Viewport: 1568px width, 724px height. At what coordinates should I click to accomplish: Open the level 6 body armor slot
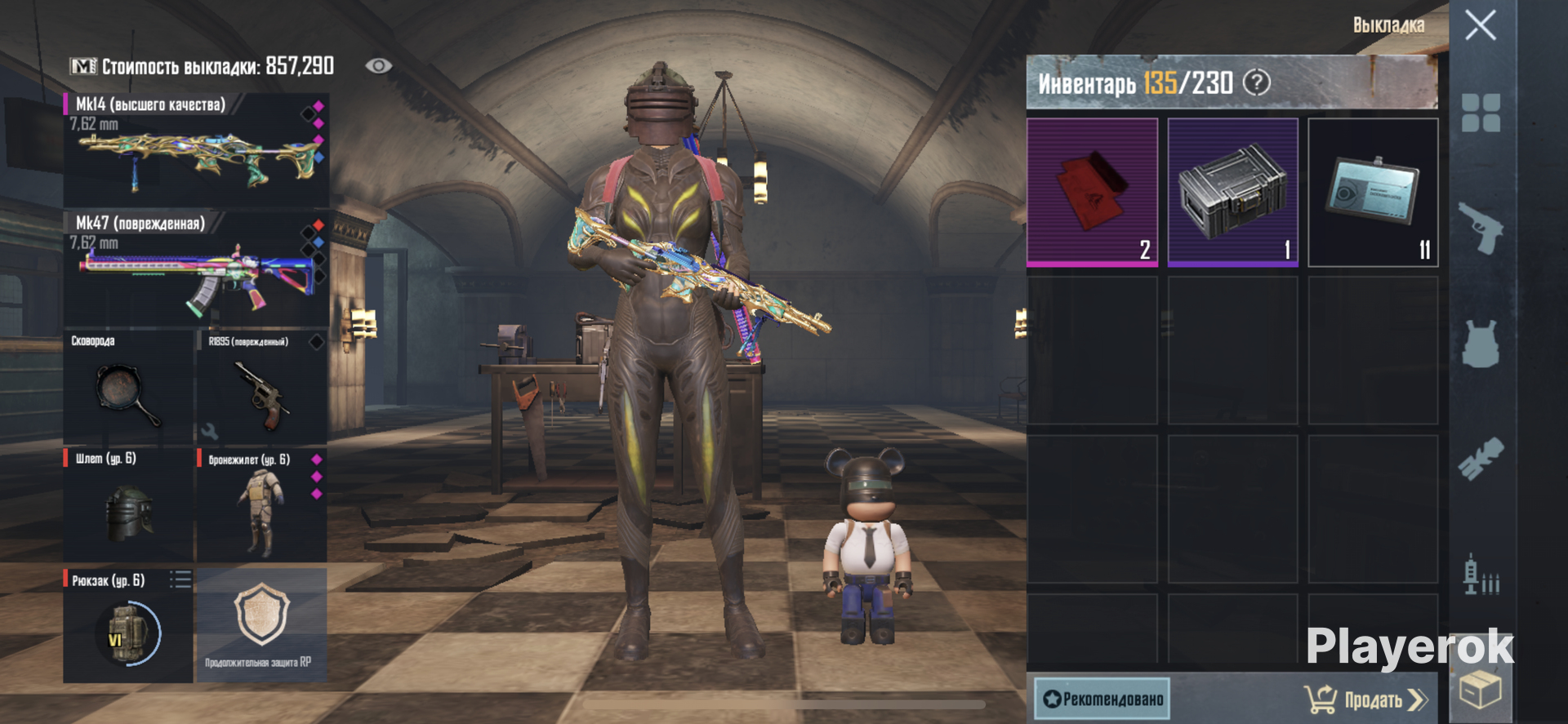[x=261, y=504]
